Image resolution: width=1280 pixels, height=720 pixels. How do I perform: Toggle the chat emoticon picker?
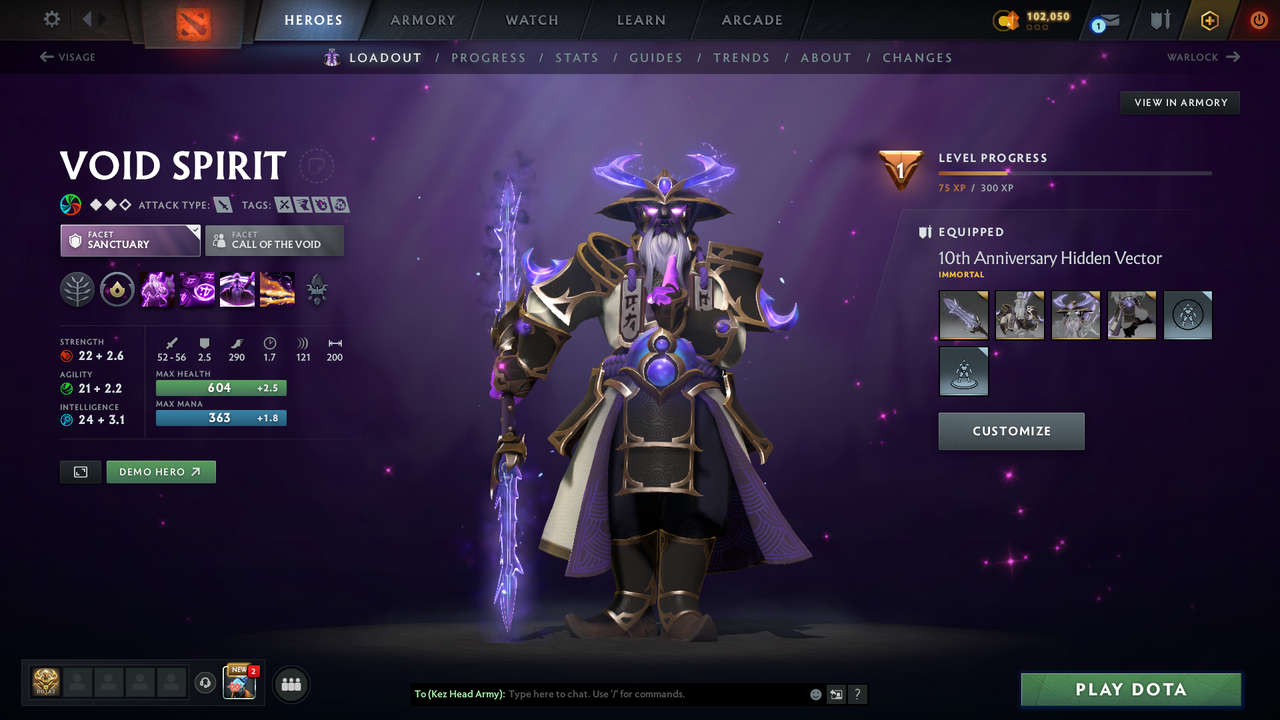tap(815, 693)
